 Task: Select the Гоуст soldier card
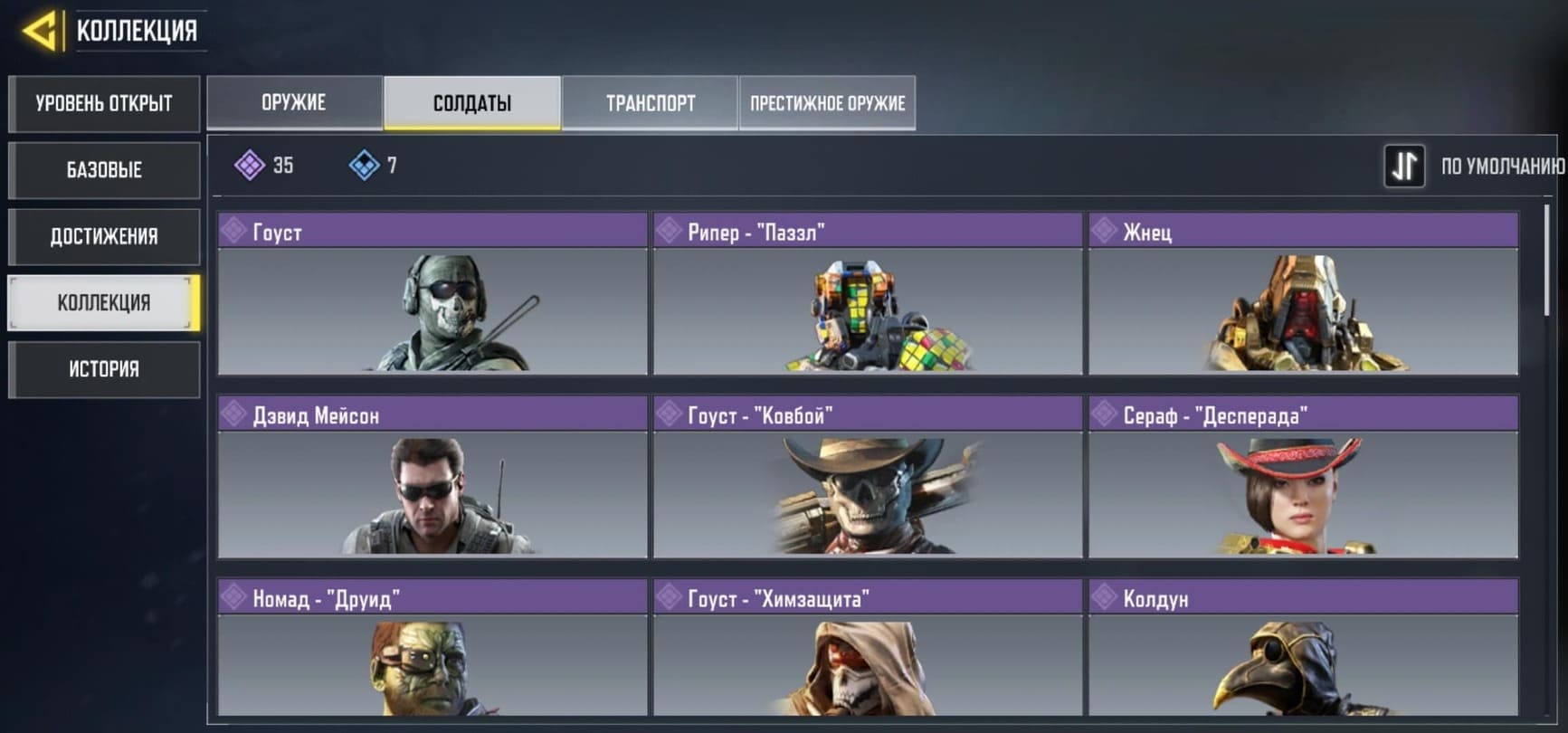(x=432, y=294)
